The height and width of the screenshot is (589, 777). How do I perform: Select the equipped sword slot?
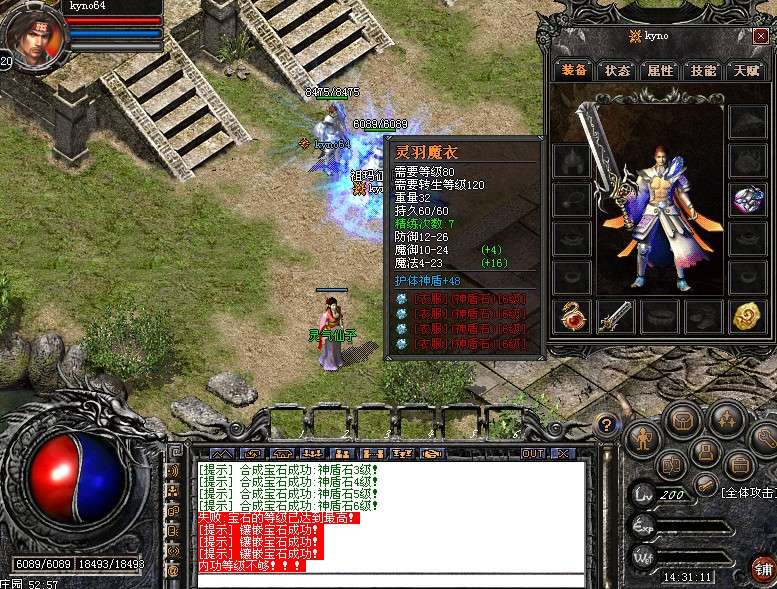(615, 316)
